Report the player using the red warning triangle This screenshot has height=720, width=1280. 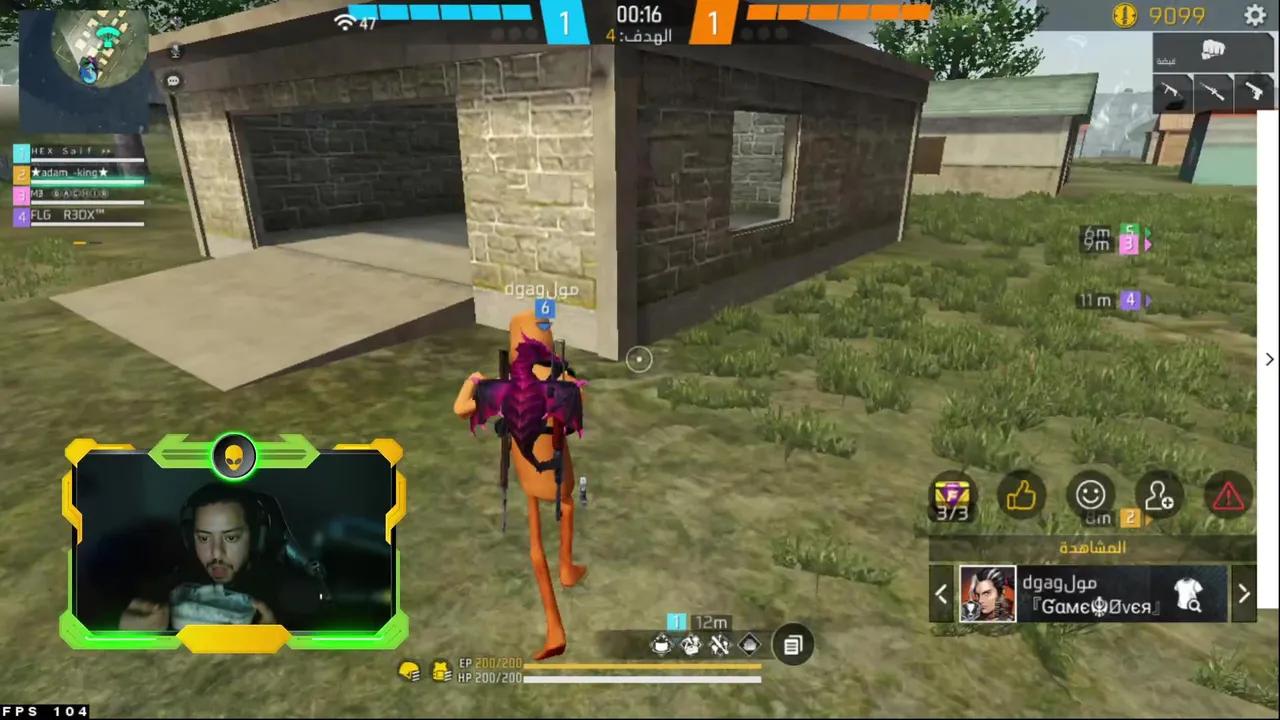pyautogui.click(x=1228, y=495)
